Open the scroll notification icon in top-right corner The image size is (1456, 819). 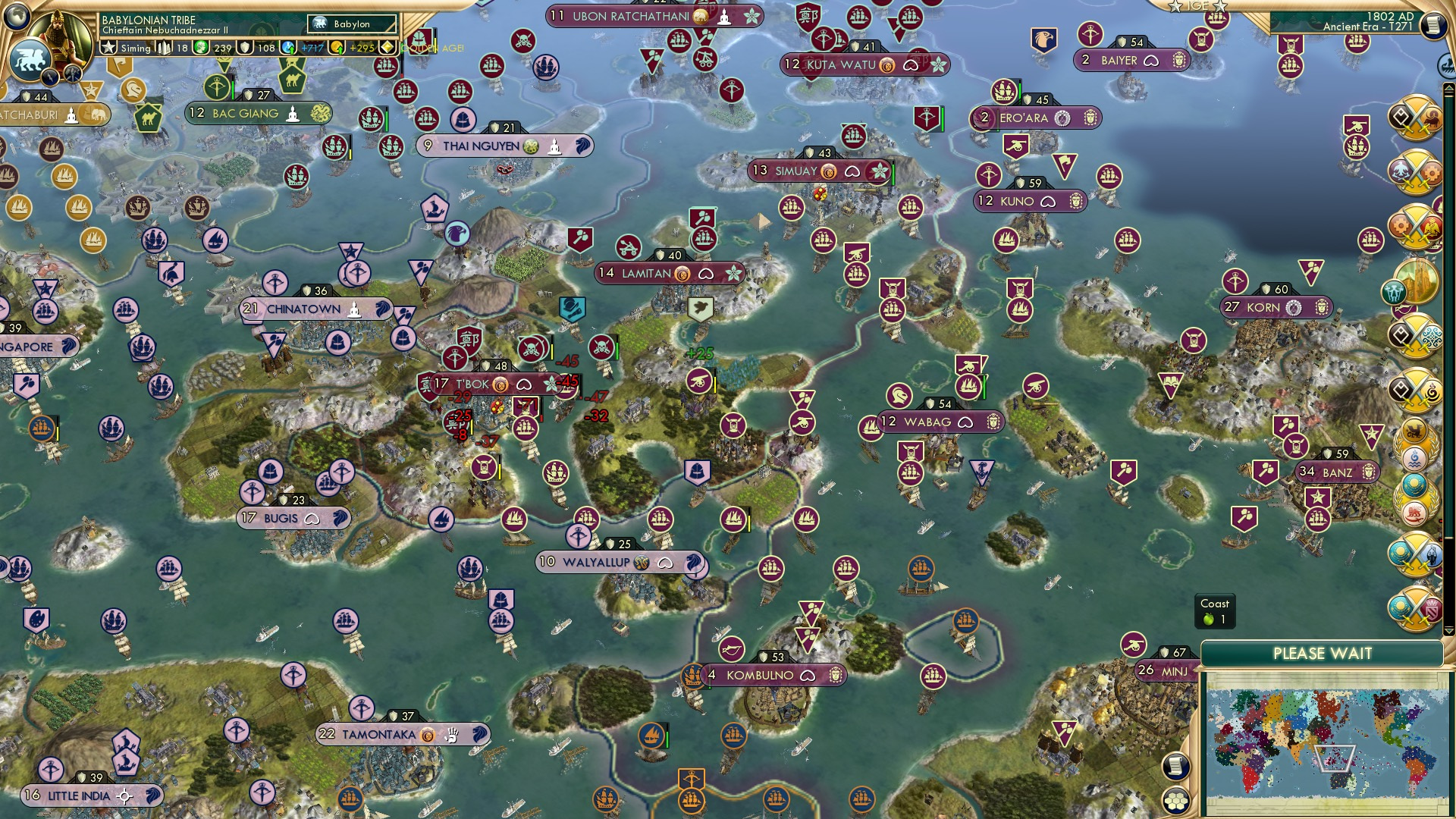click(x=1432, y=25)
